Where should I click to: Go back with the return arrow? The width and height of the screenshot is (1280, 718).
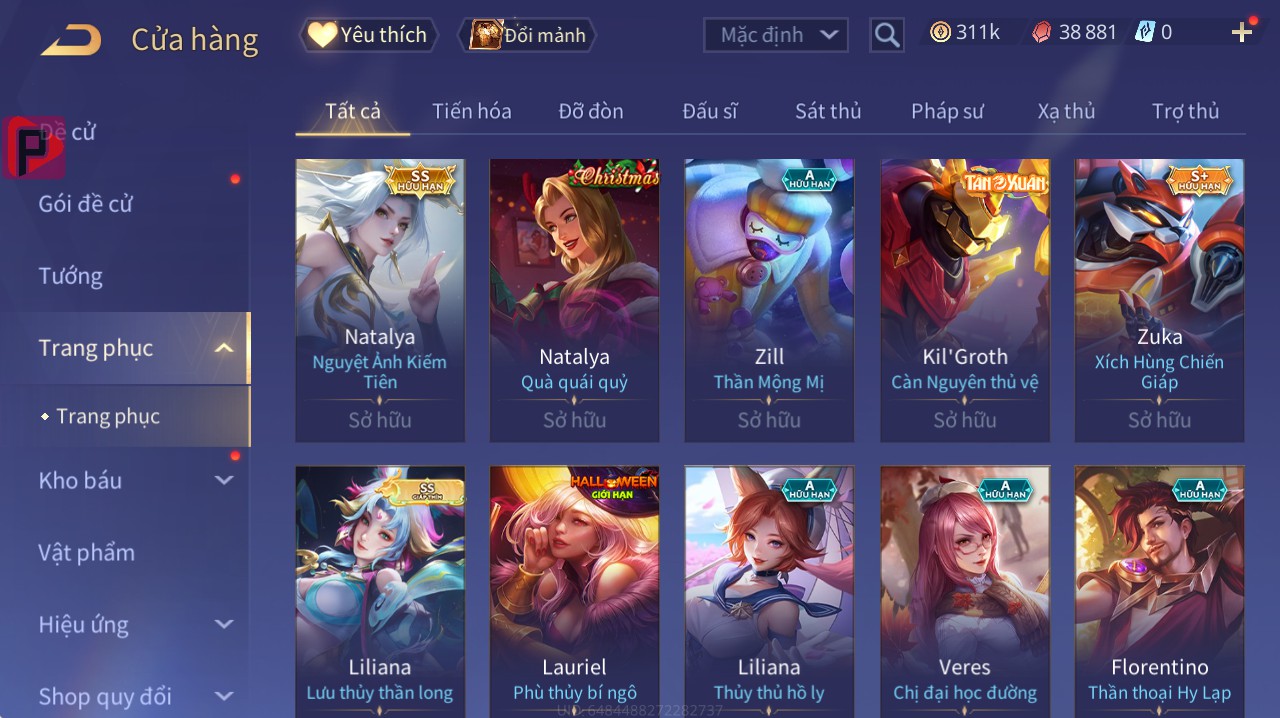coord(71,40)
